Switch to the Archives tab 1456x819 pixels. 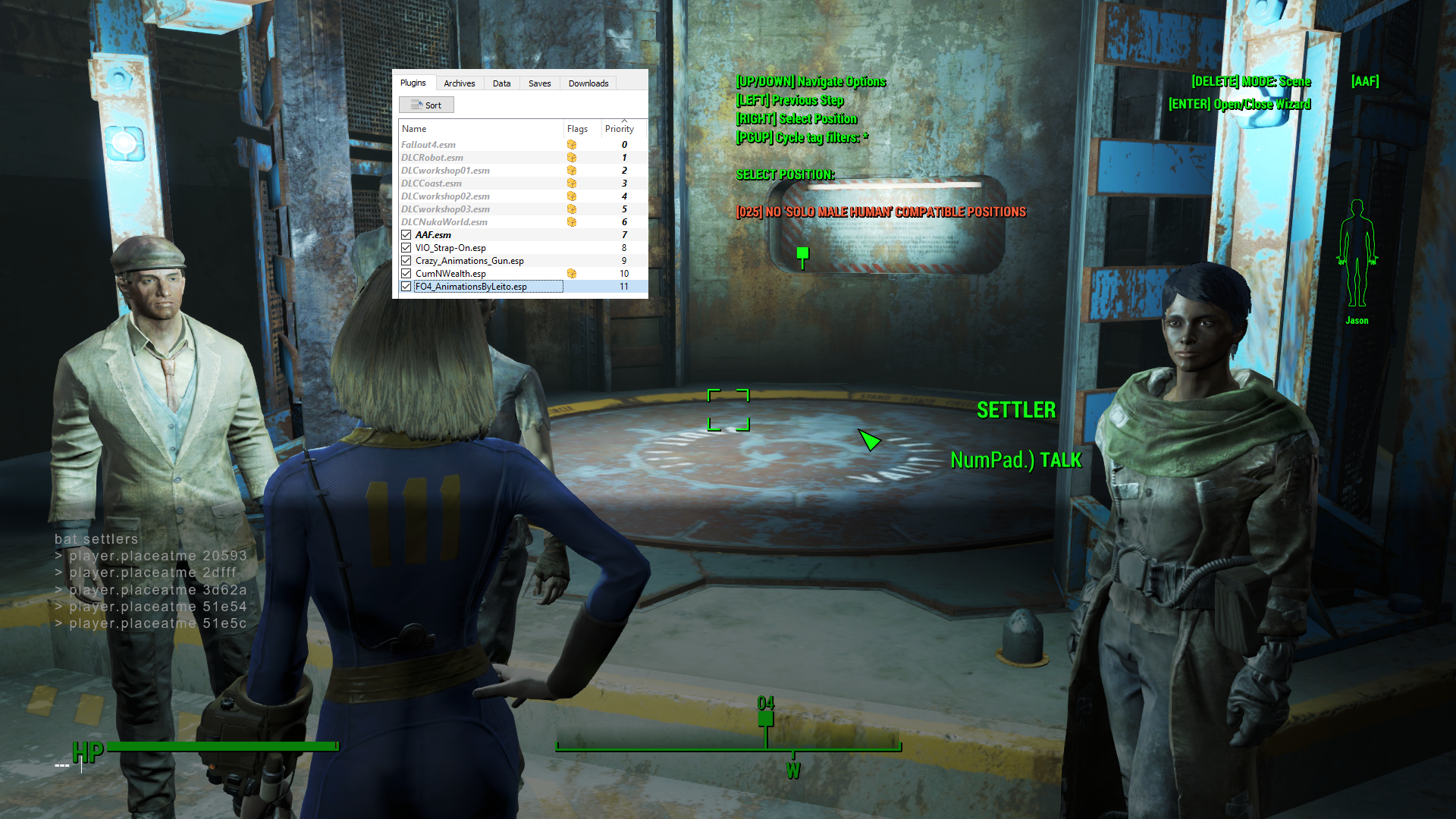pos(459,83)
